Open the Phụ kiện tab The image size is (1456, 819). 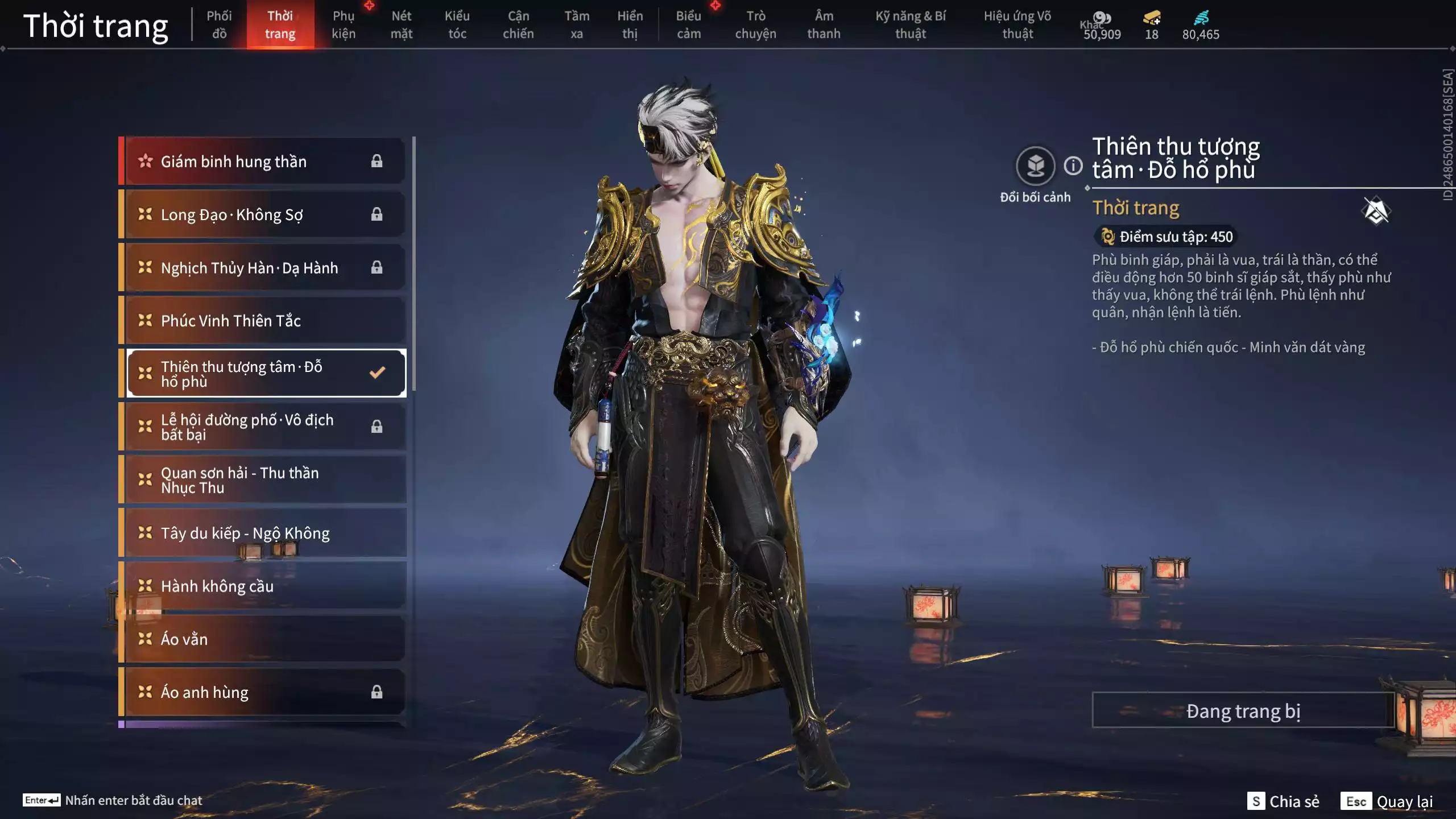coord(344,25)
